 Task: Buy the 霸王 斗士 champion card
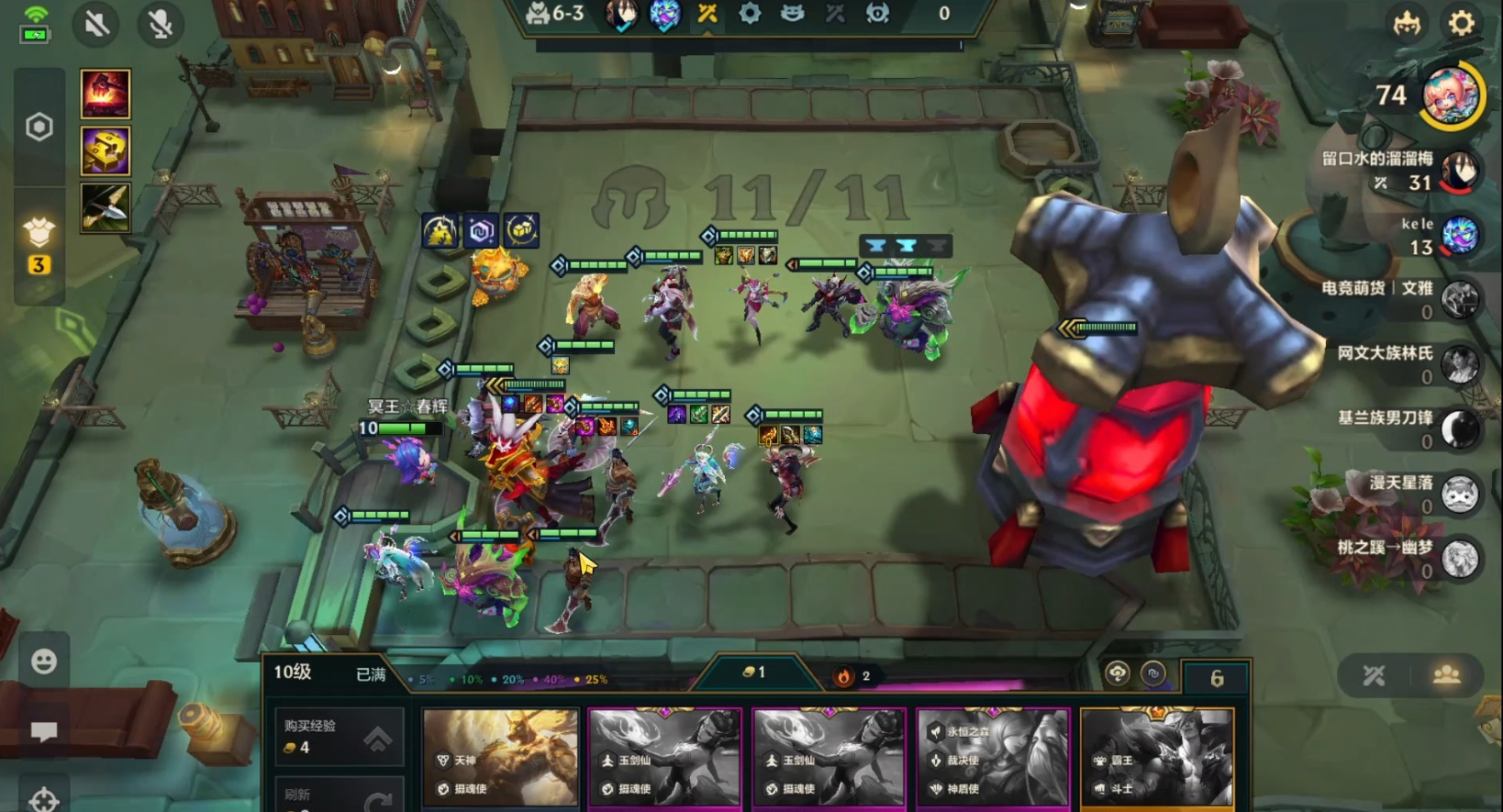[x=1156, y=757]
